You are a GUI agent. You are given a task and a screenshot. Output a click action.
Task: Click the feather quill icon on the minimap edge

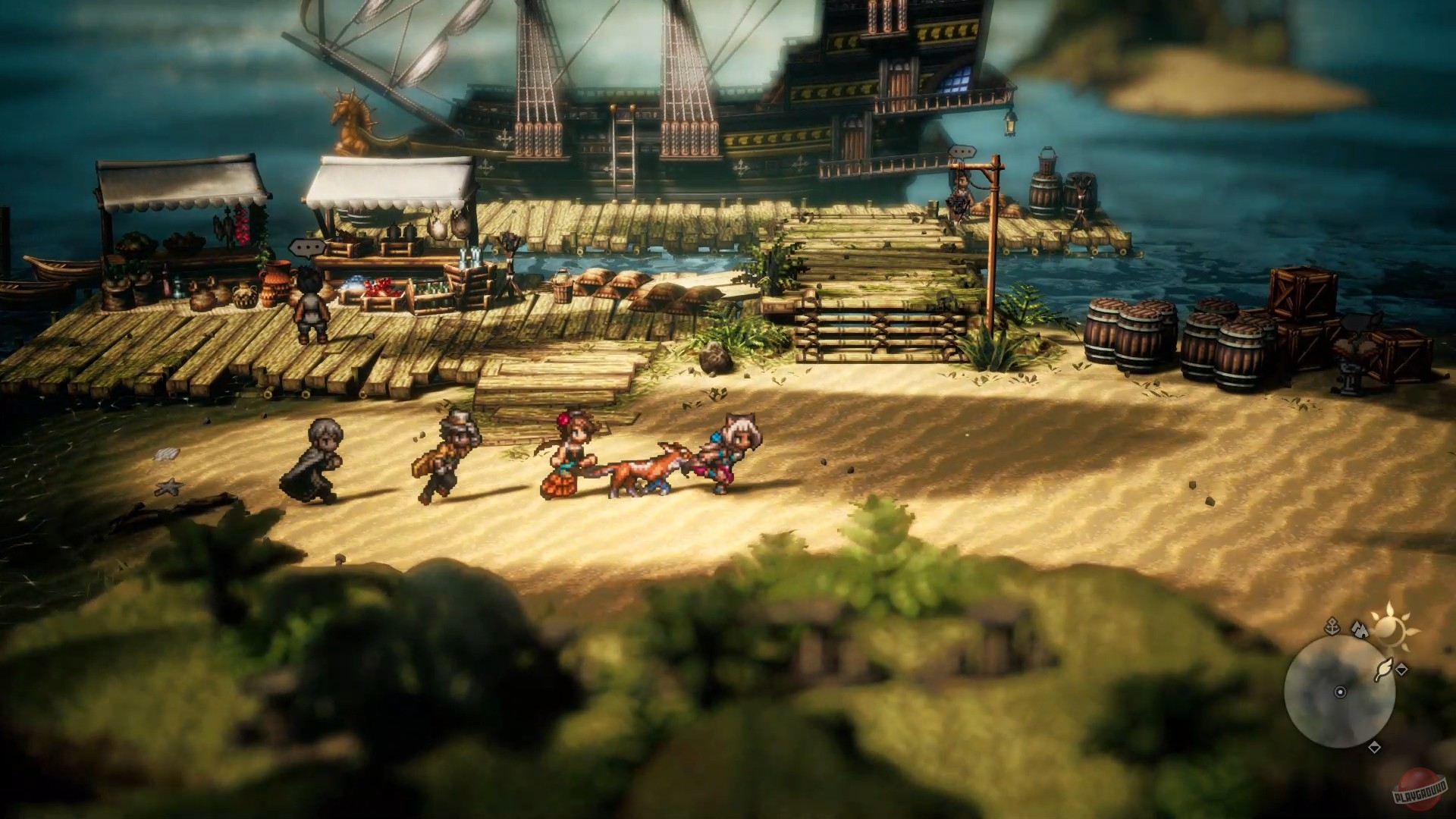point(1385,670)
